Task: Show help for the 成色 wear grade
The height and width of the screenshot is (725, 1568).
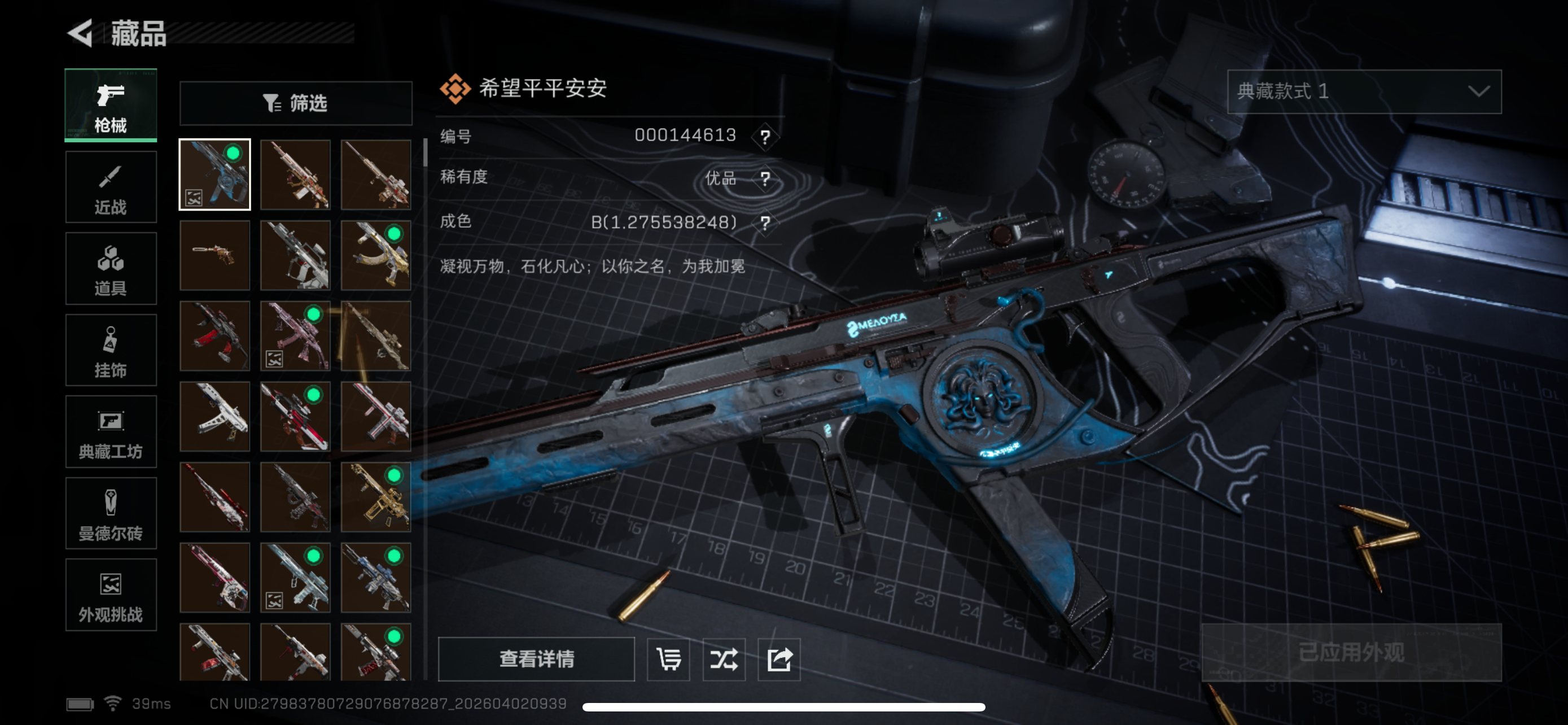Action: click(x=765, y=223)
